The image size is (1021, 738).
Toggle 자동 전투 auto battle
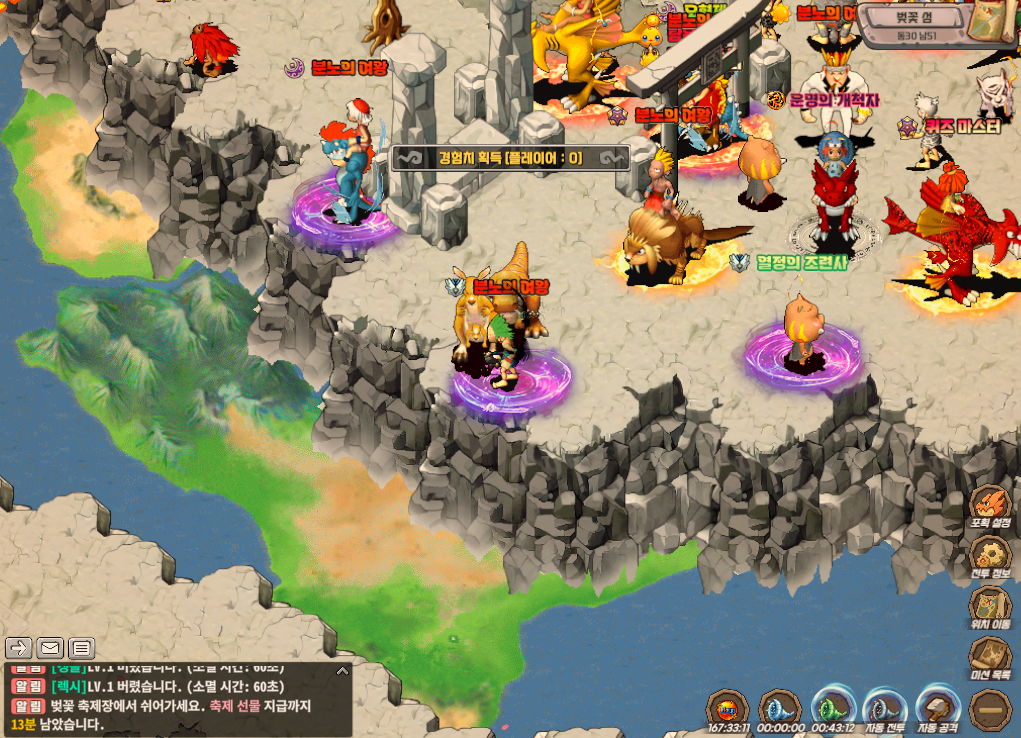[884, 708]
